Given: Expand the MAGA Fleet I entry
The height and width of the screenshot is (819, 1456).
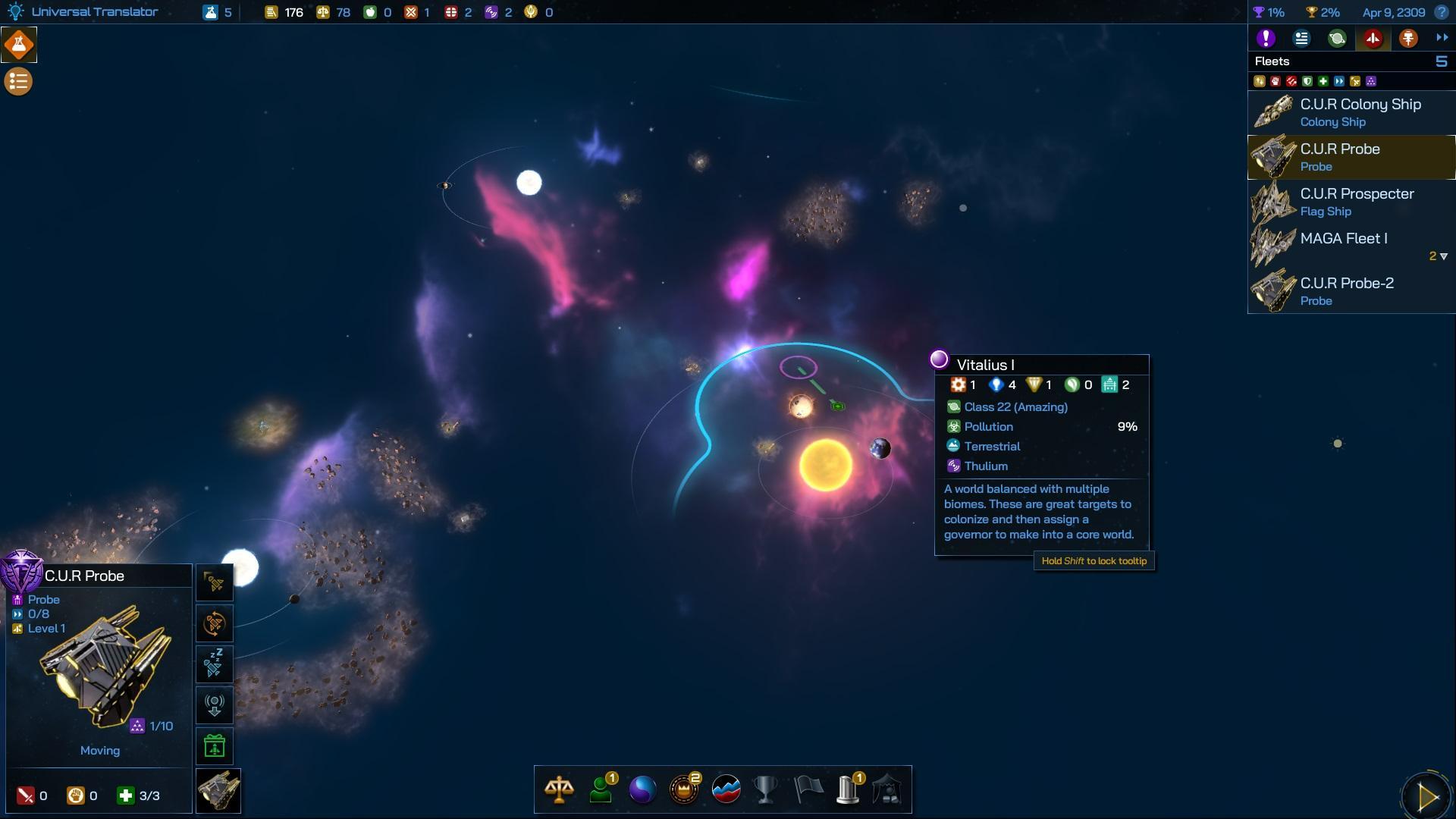Looking at the screenshot, I should [x=1442, y=256].
